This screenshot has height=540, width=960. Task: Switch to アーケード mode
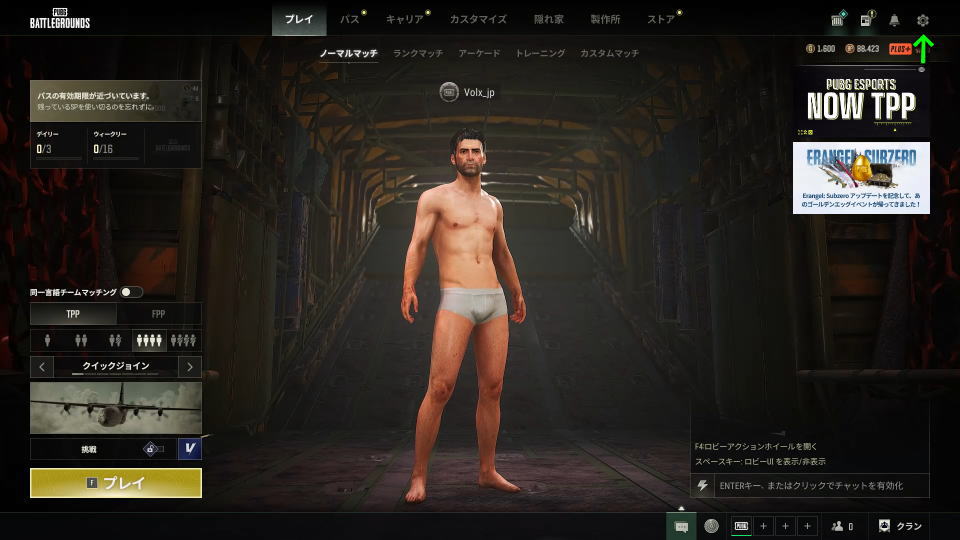point(479,53)
